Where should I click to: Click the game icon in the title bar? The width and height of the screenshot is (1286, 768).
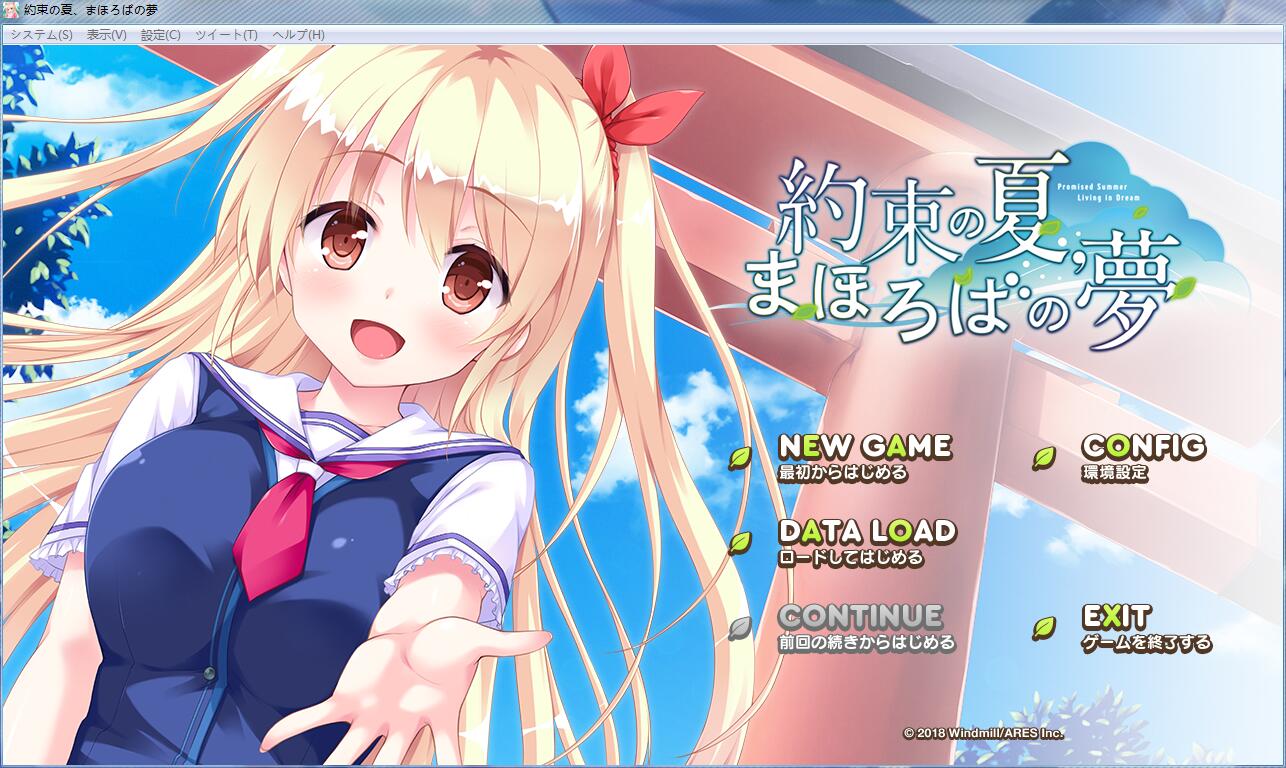tap(10, 8)
